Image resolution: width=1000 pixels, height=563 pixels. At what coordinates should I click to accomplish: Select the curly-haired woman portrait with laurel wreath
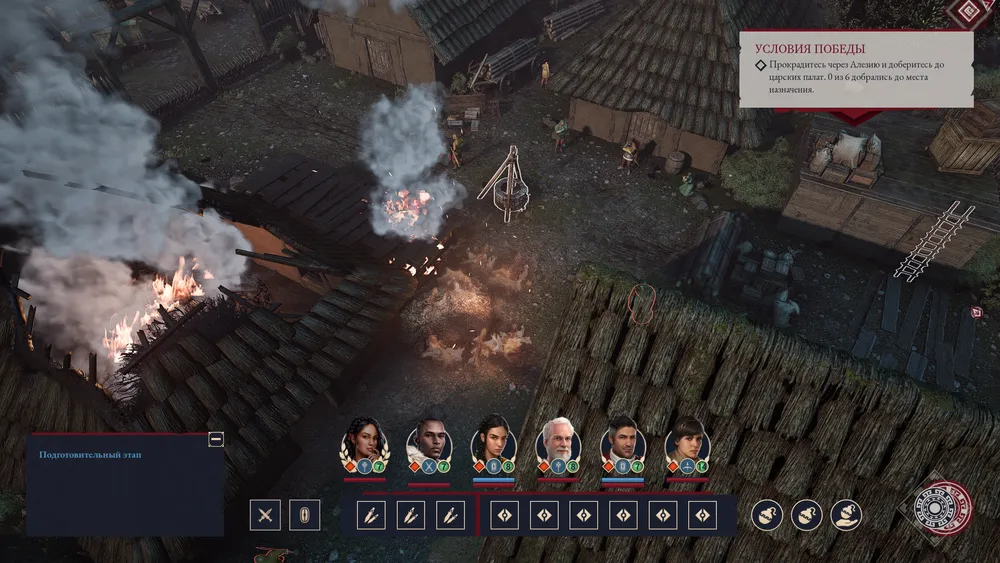click(364, 440)
